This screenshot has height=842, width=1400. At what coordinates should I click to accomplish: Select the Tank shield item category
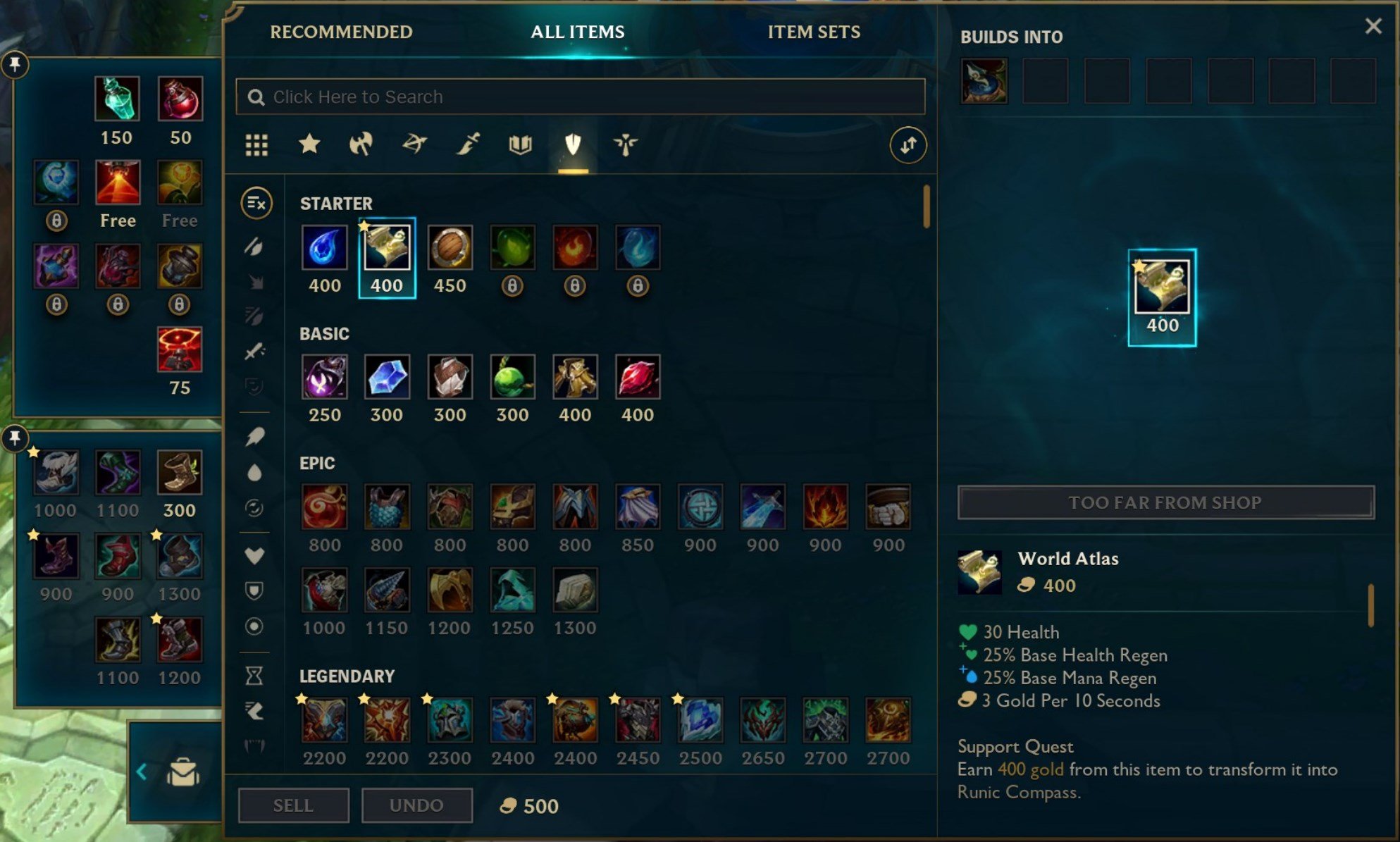pyautogui.click(x=572, y=144)
